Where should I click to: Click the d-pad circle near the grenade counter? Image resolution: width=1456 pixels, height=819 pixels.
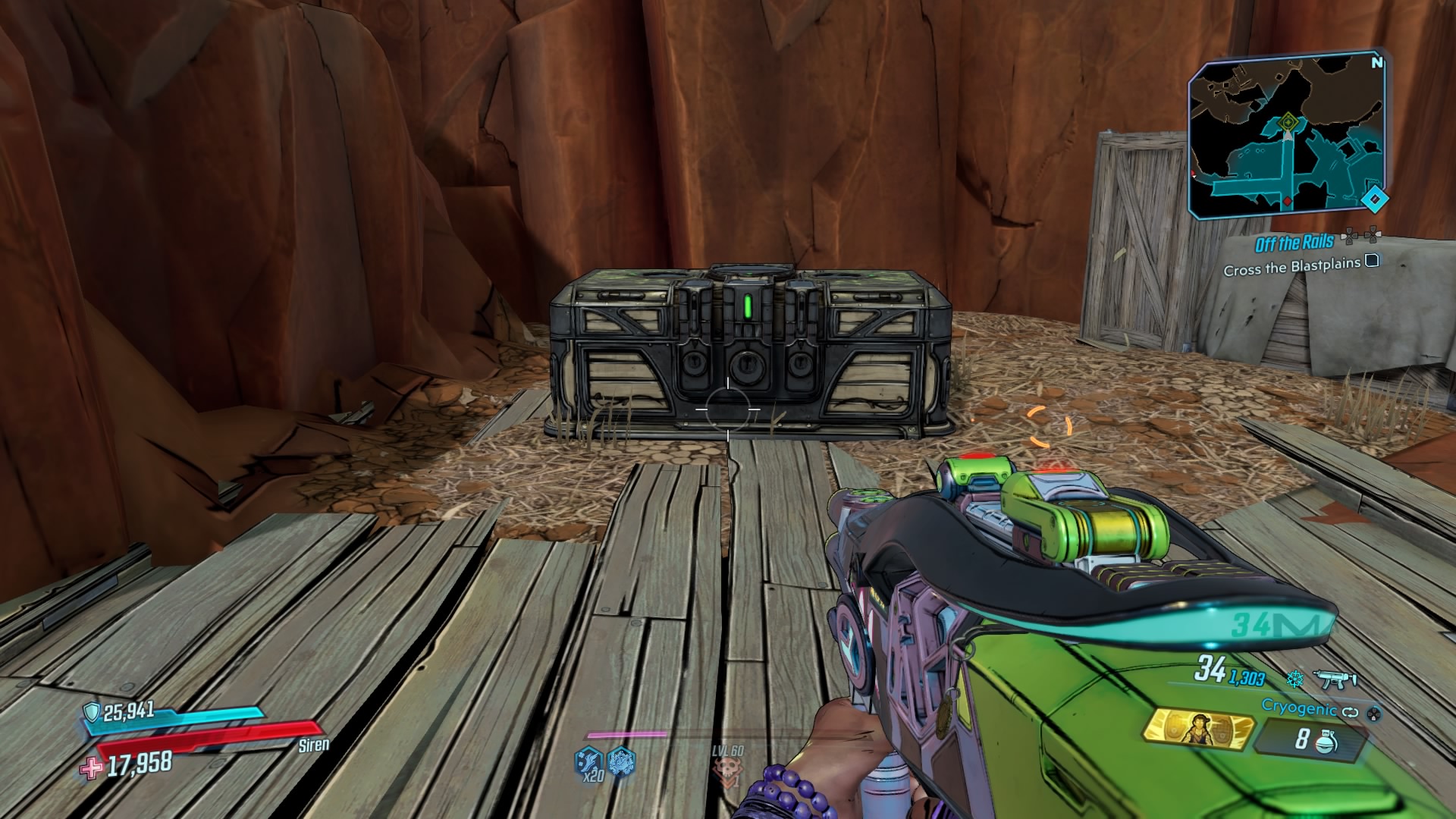pos(1373,713)
